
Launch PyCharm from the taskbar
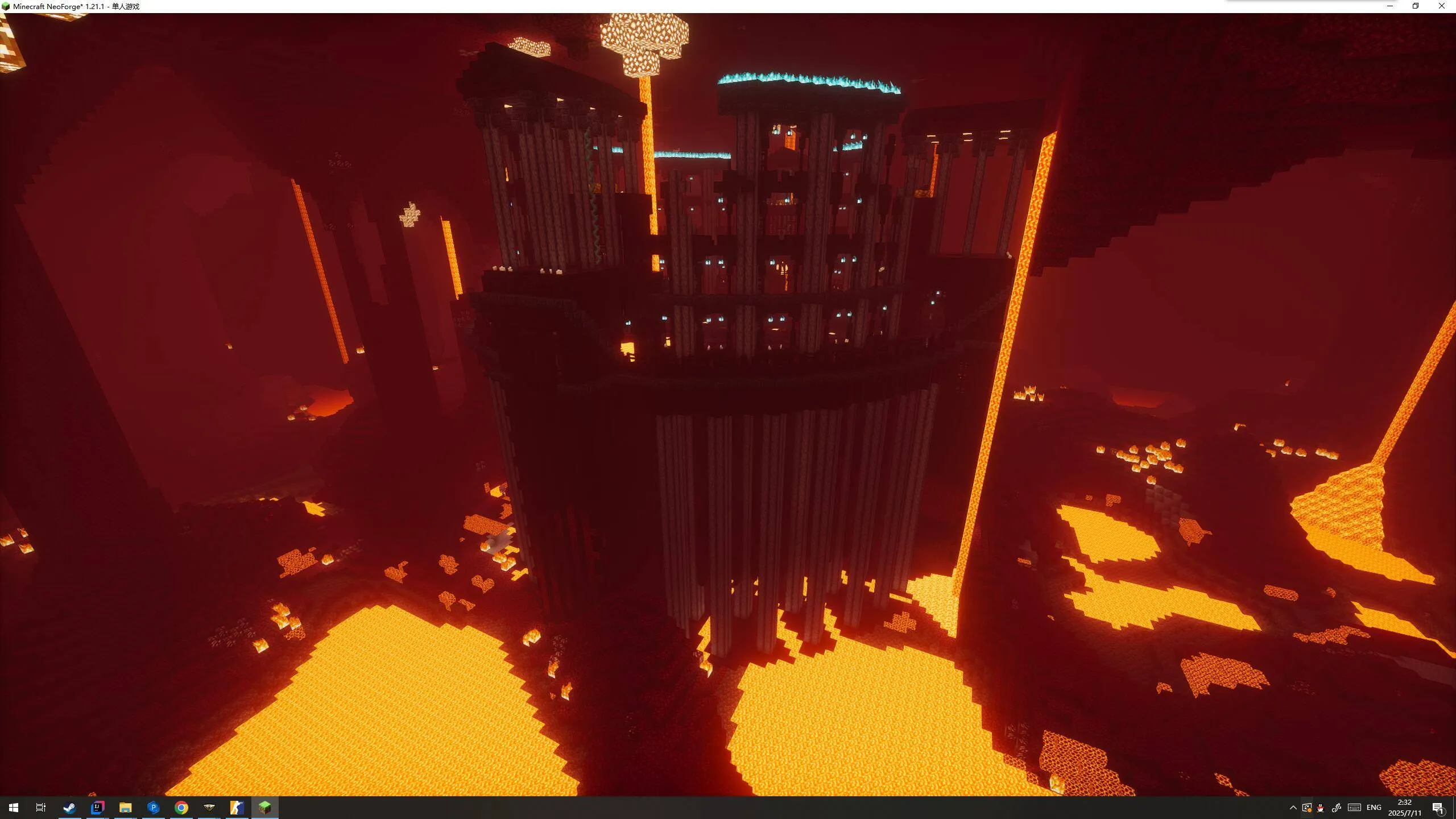pos(152,806)
